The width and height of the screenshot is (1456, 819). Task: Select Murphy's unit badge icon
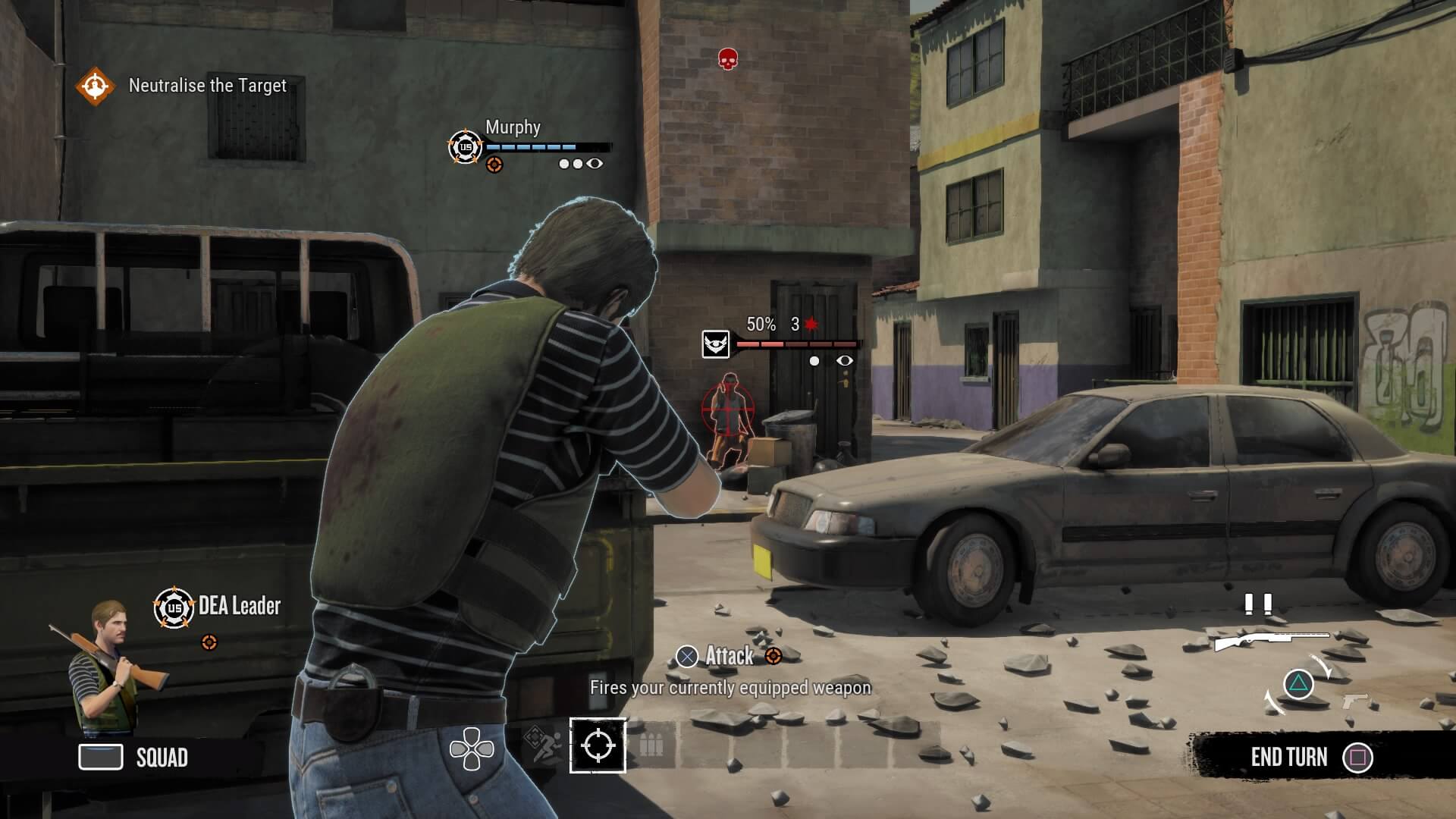pos(465,146)
